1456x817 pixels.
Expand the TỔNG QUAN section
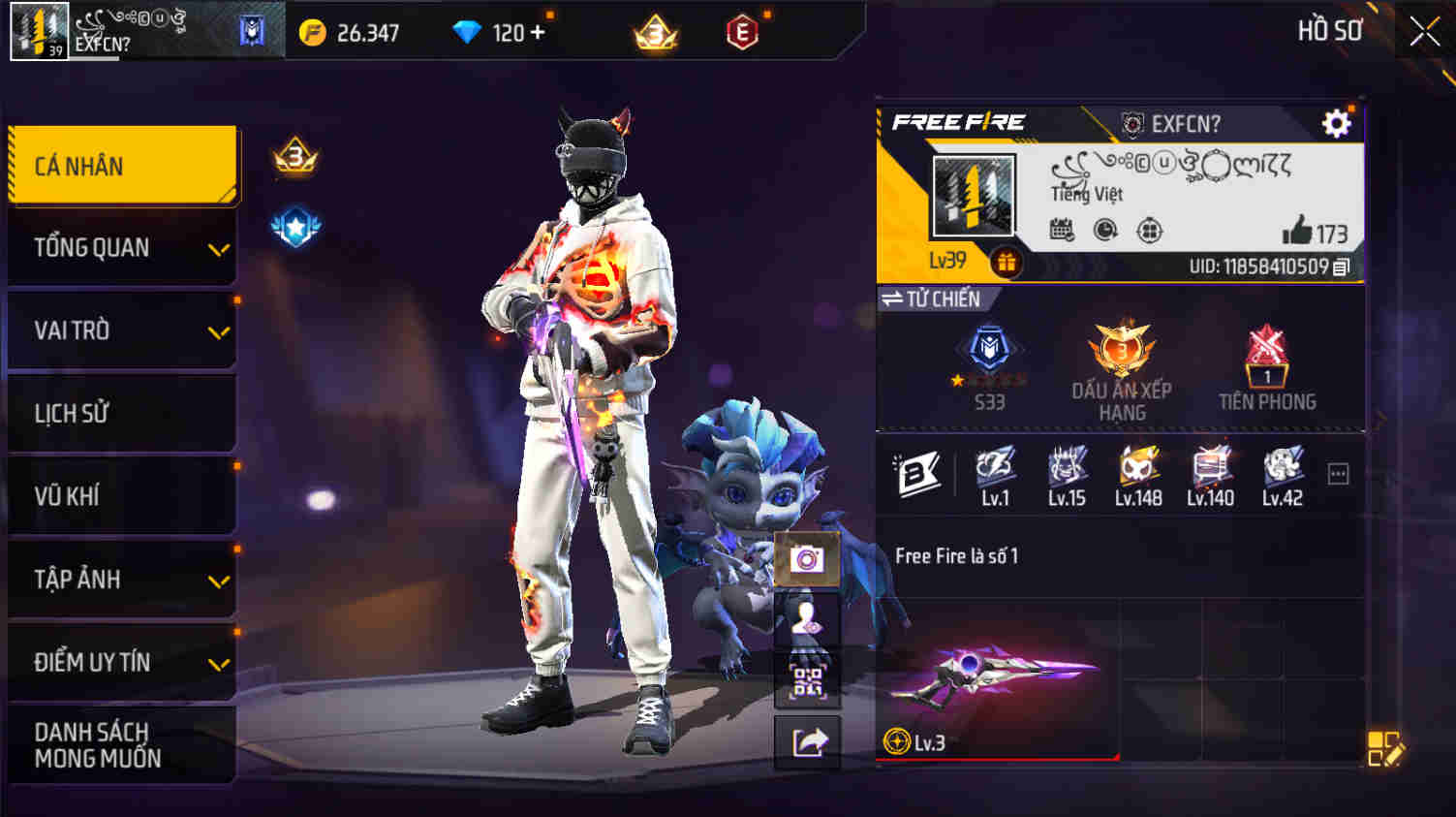point(121,248)
